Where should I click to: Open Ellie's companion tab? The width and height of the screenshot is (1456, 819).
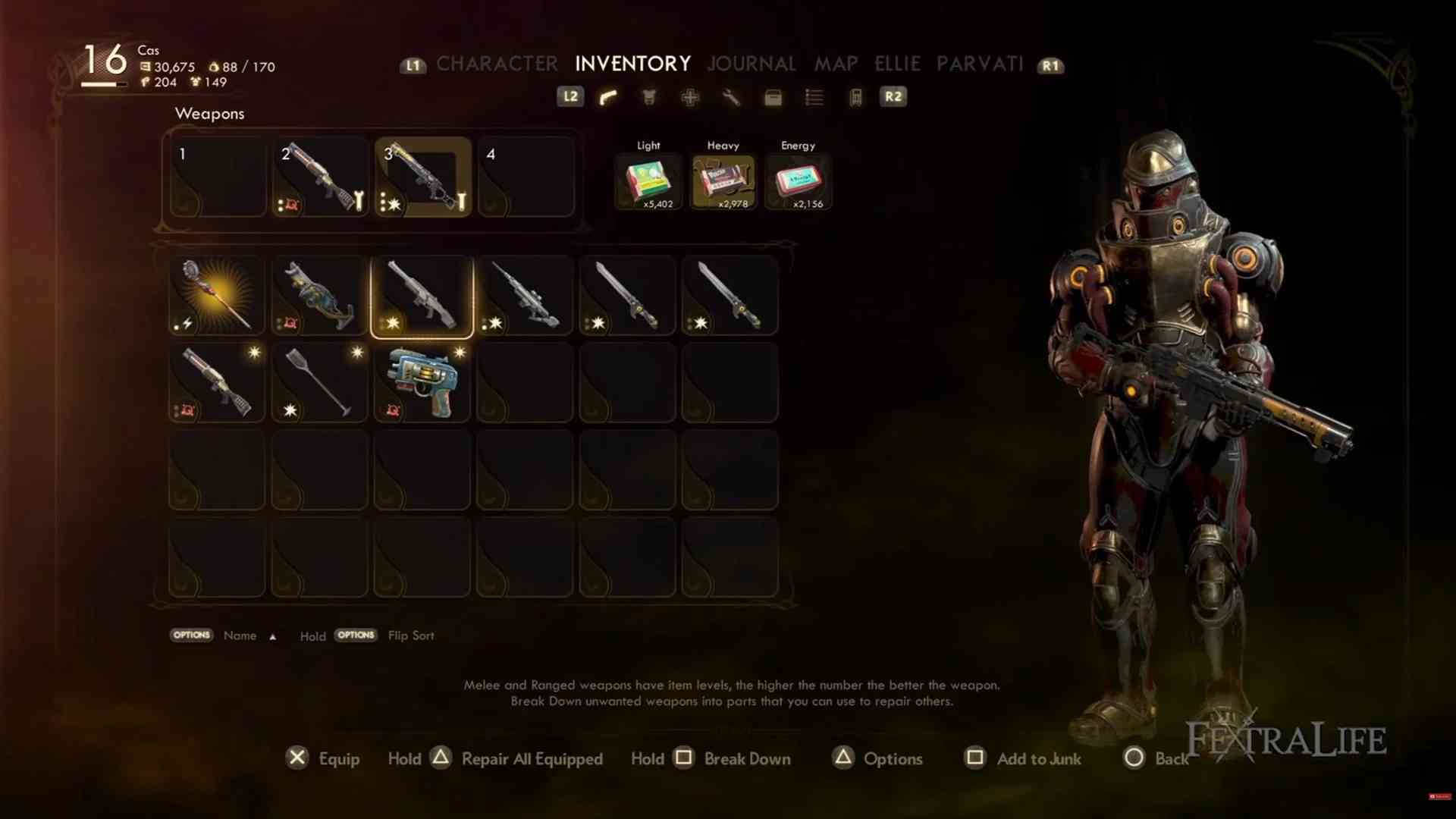(x=897, y=64)
